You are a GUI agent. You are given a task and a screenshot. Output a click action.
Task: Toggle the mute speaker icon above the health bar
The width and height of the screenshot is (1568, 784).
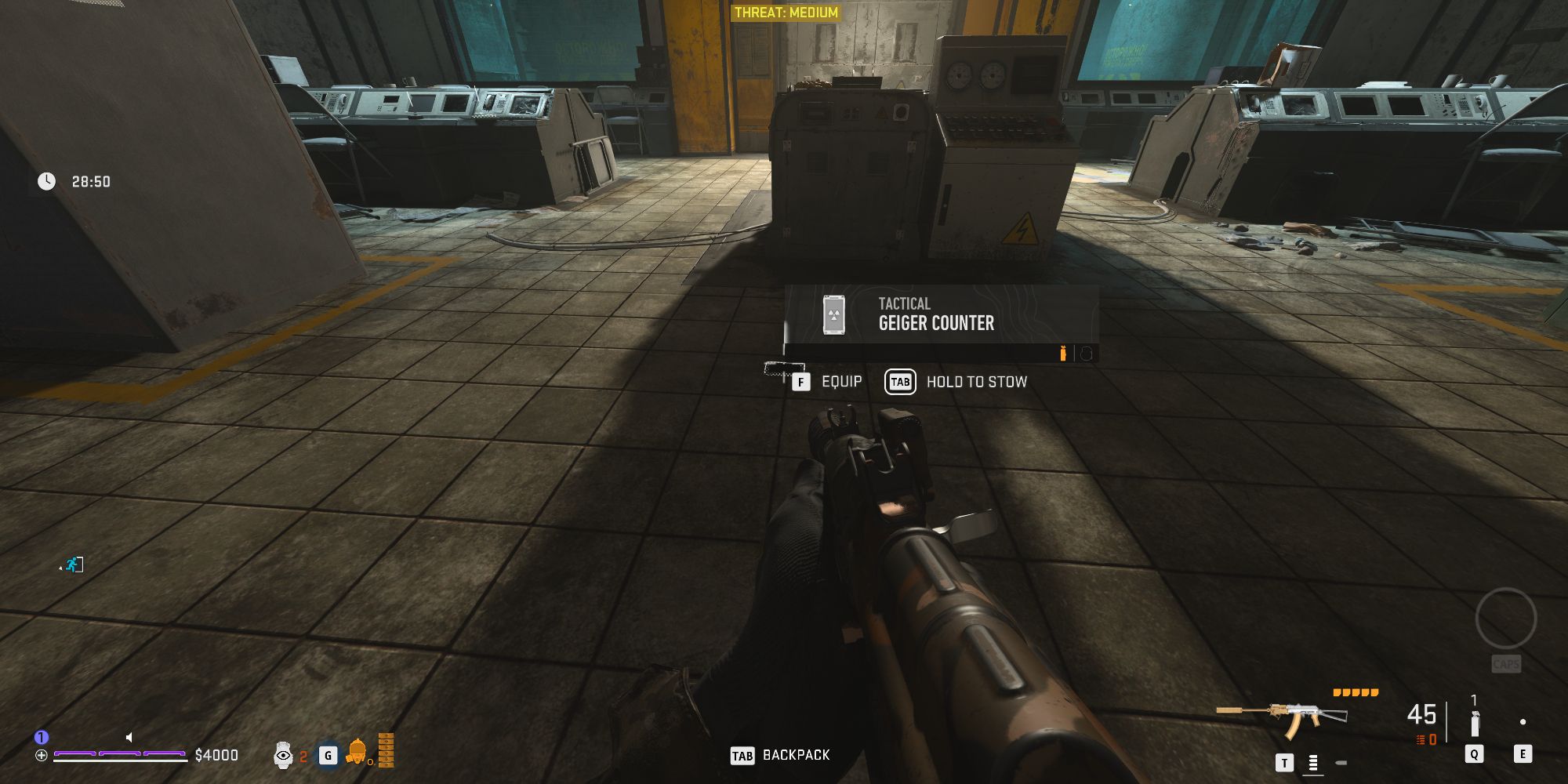(x=129, y=737)
